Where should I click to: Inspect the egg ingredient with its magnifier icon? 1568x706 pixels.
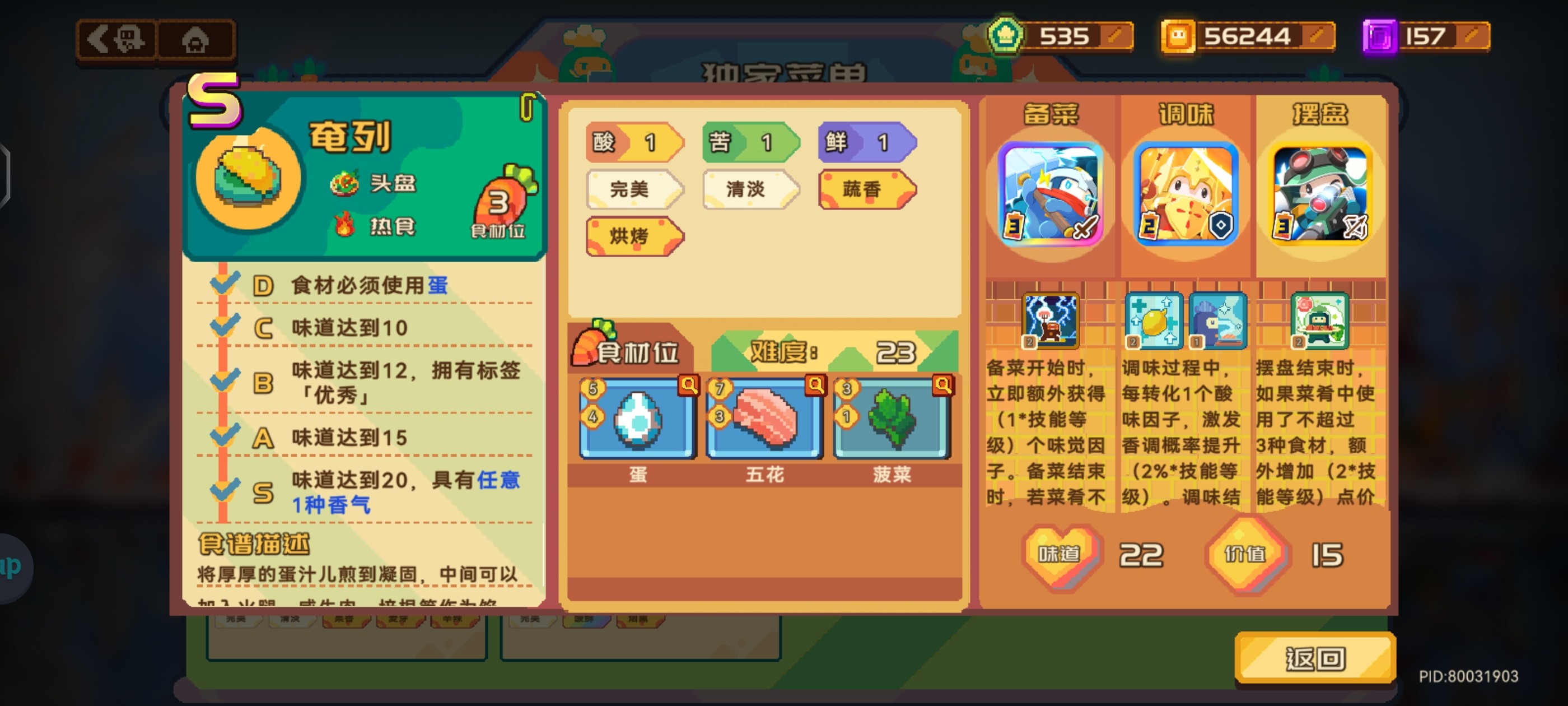click(689, 385)
